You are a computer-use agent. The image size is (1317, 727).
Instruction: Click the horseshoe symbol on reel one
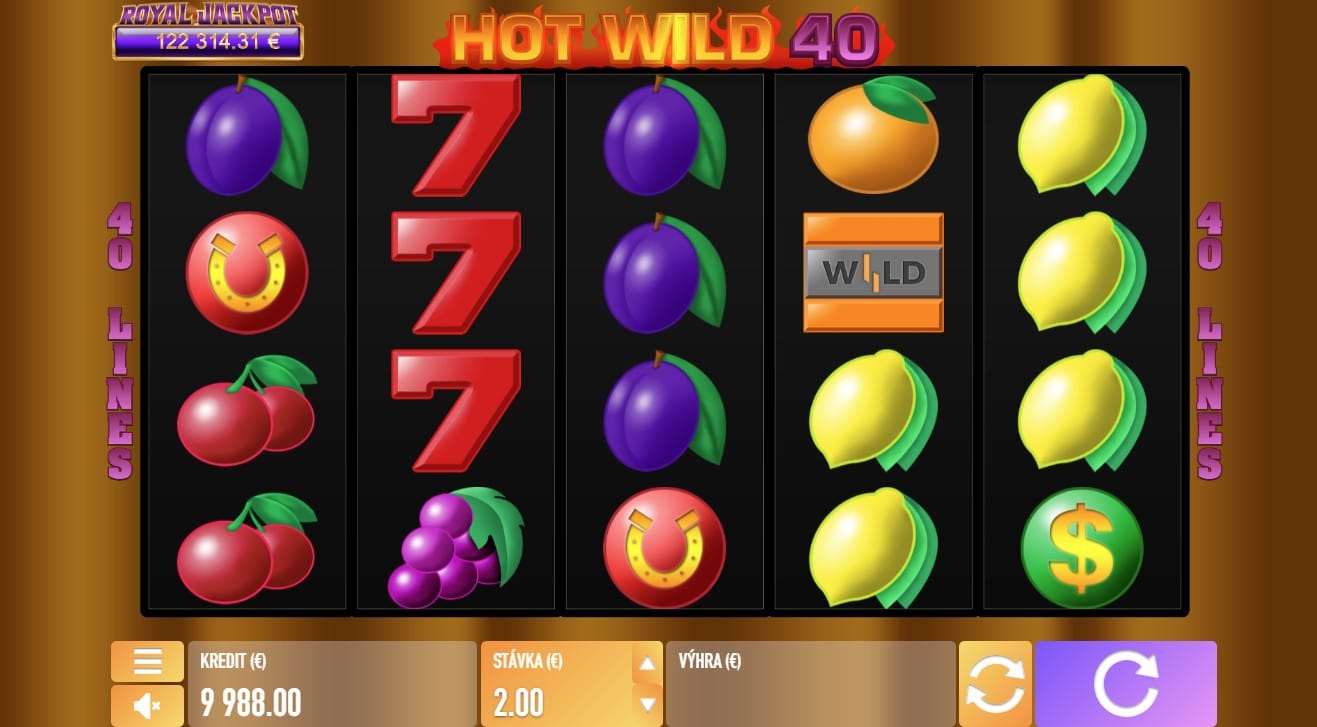tap(246, 272)
